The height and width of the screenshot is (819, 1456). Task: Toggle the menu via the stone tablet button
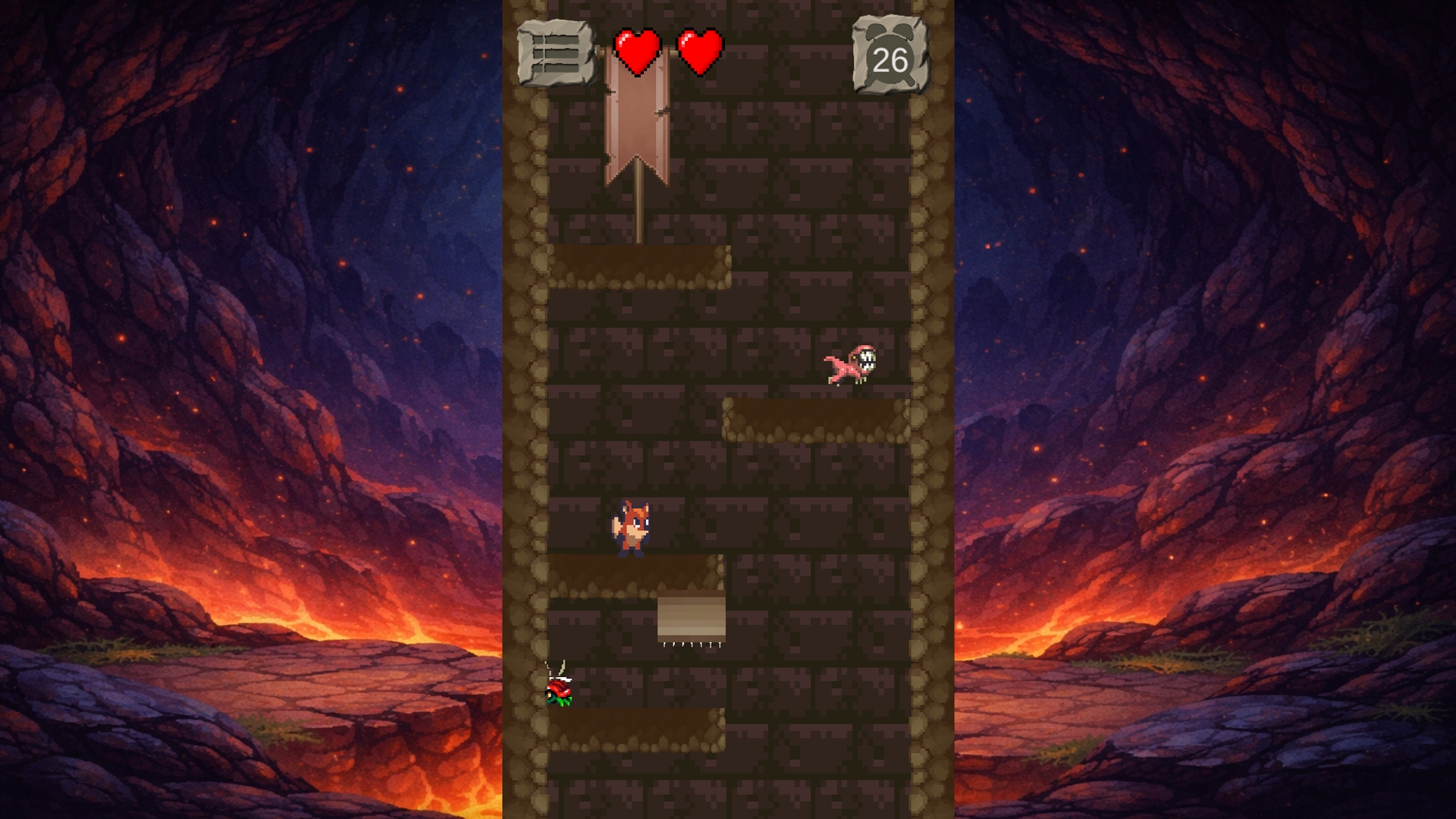(x=556, y=52)
